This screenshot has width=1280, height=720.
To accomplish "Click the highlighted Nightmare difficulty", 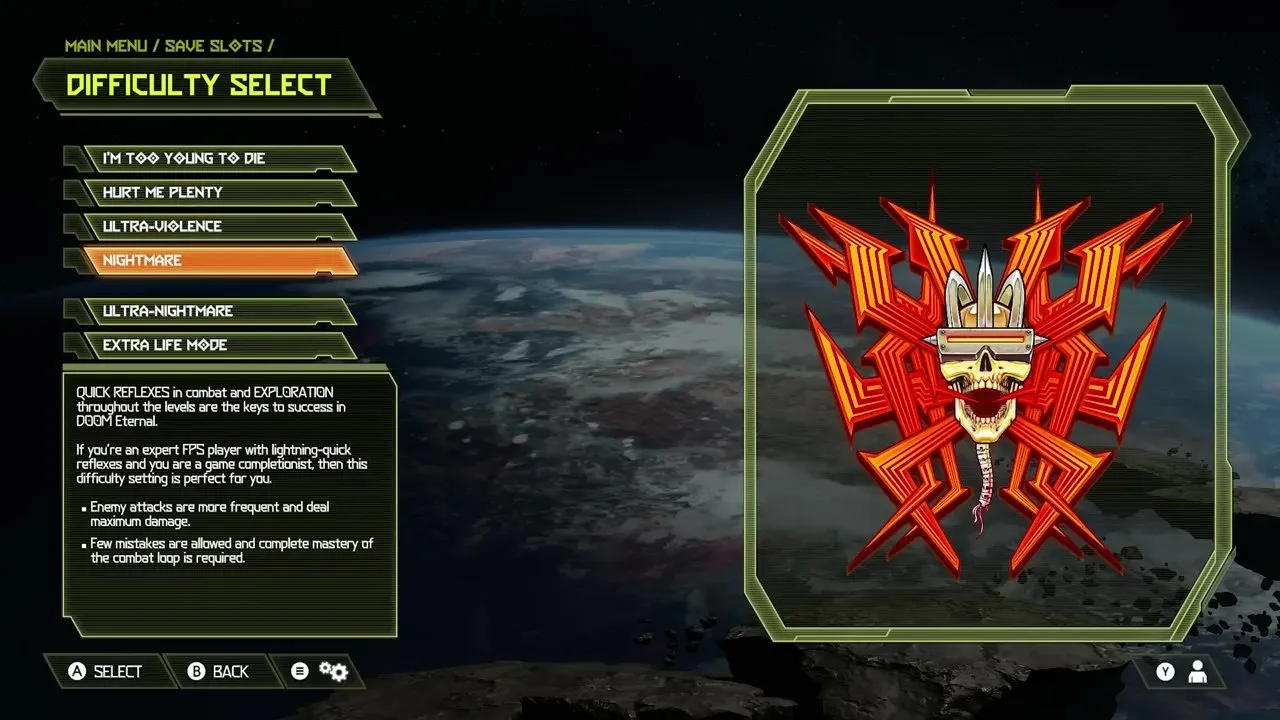I will click(x=212, y=260).
